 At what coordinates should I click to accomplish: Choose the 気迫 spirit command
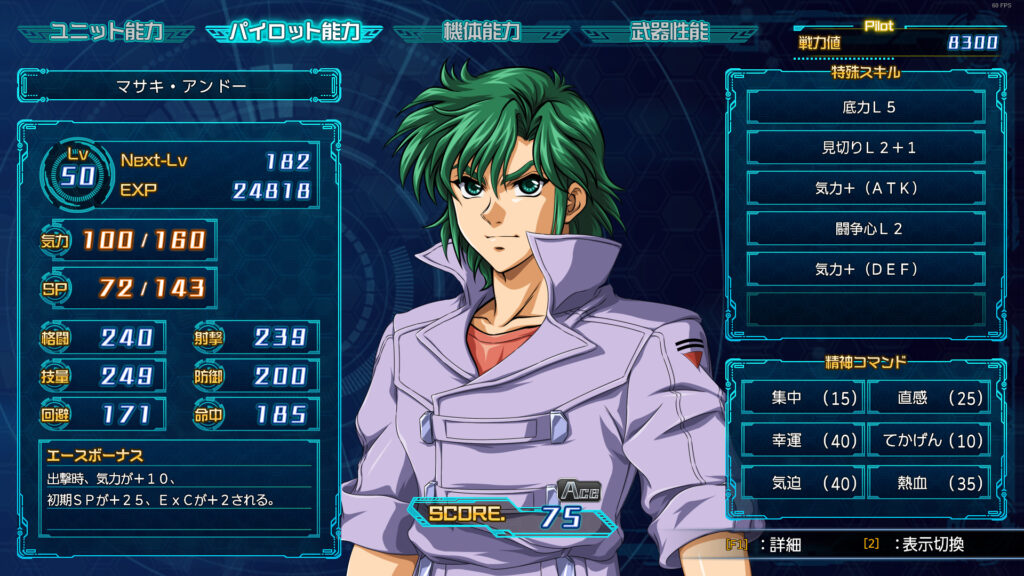click(x=802, y=482)
